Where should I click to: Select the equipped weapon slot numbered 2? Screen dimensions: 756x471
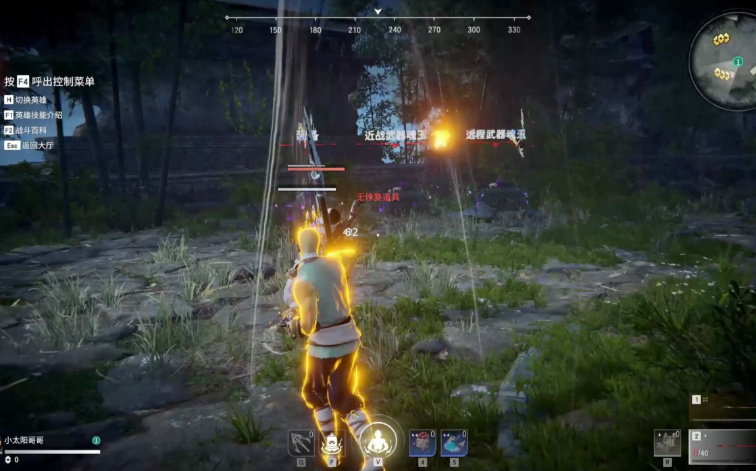pyautogui.click(x=724, y=446)
